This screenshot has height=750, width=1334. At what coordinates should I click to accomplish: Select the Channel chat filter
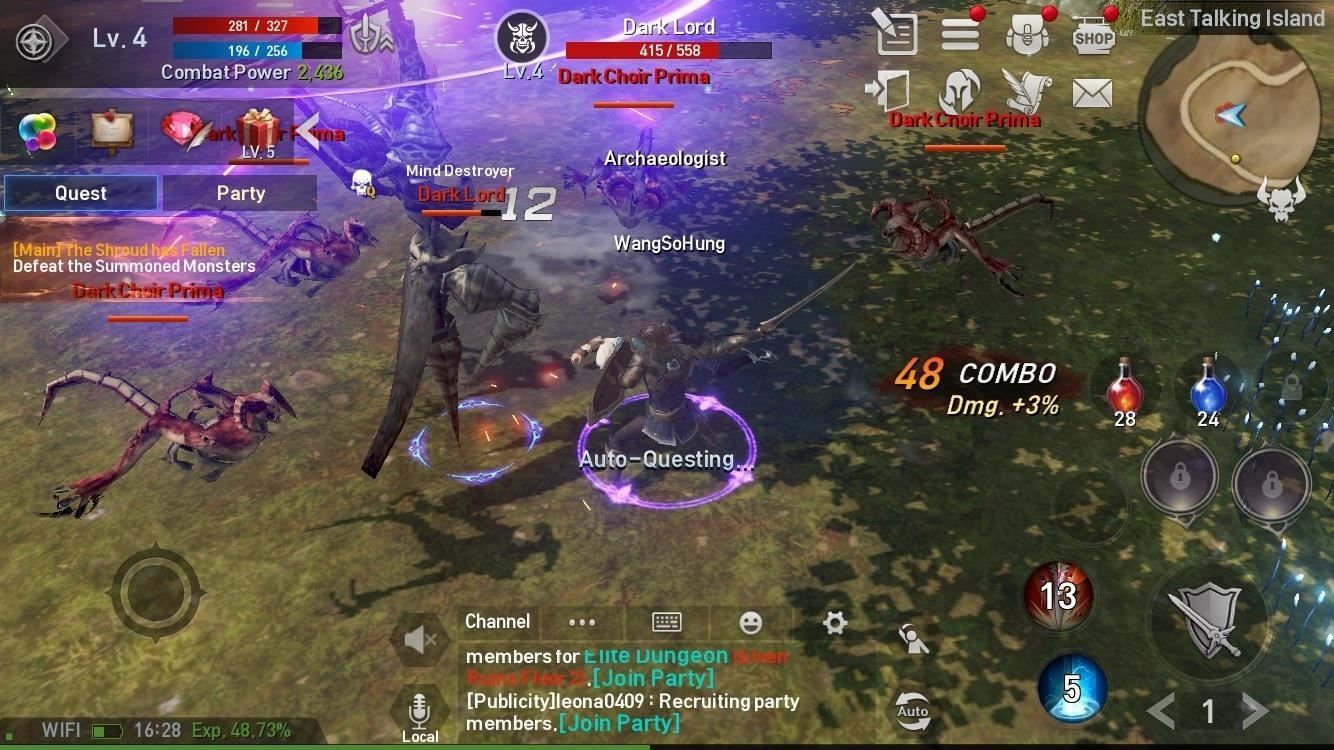pos(497,622)
